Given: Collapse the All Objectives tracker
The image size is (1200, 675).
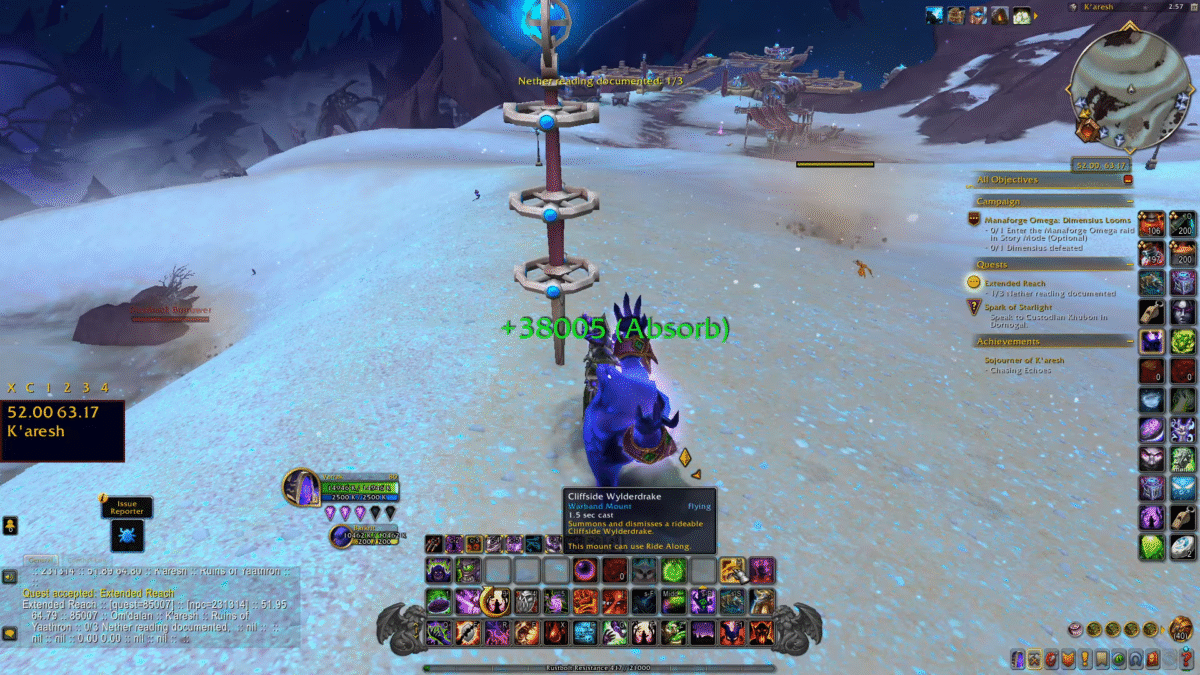Looking at the screenshot, I should [x=1128, y=180].
